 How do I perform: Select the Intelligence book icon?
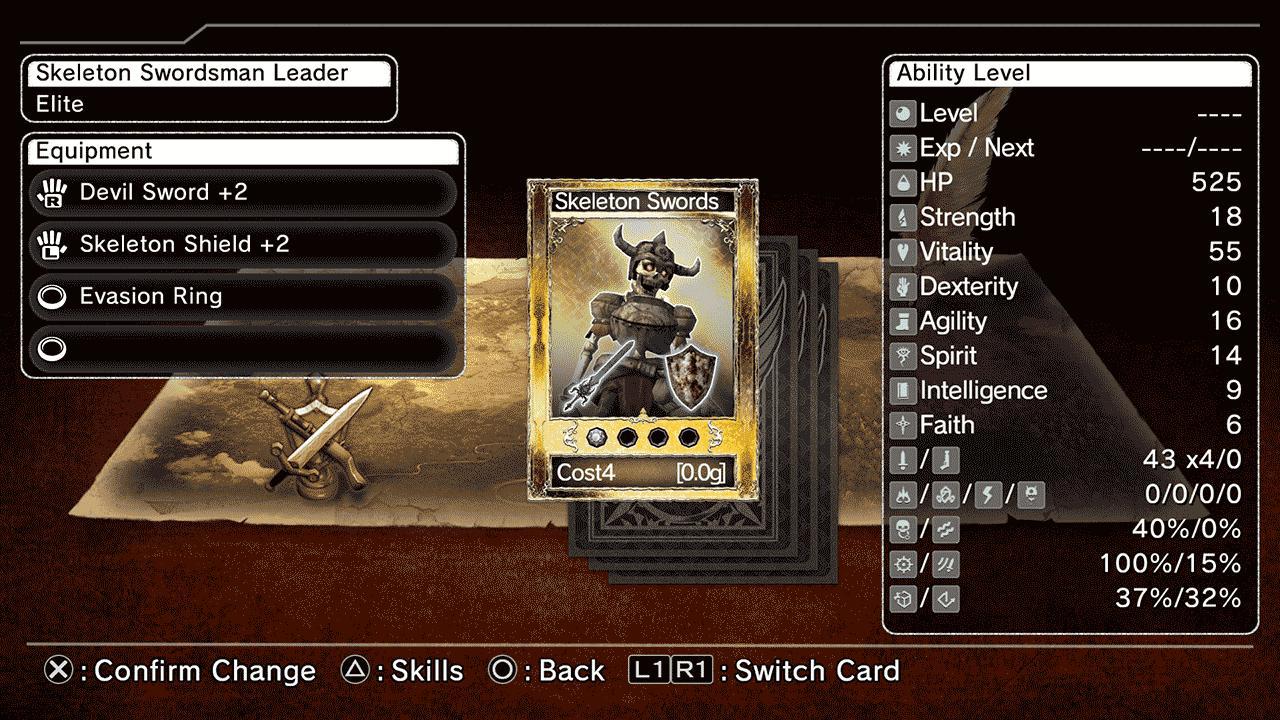tap(903, 390)
